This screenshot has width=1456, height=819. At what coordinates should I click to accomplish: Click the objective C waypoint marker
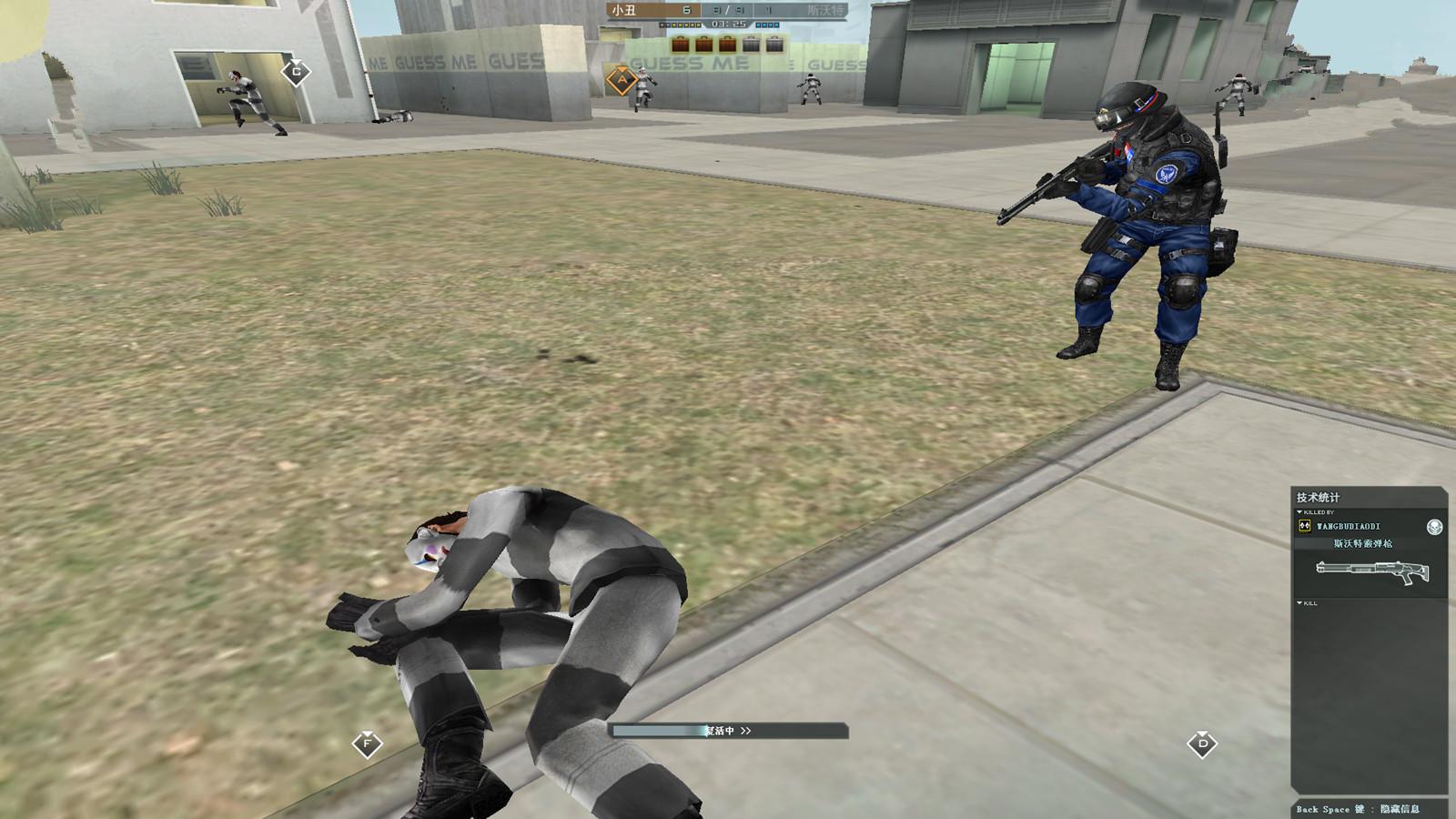(x=296, y=72)
